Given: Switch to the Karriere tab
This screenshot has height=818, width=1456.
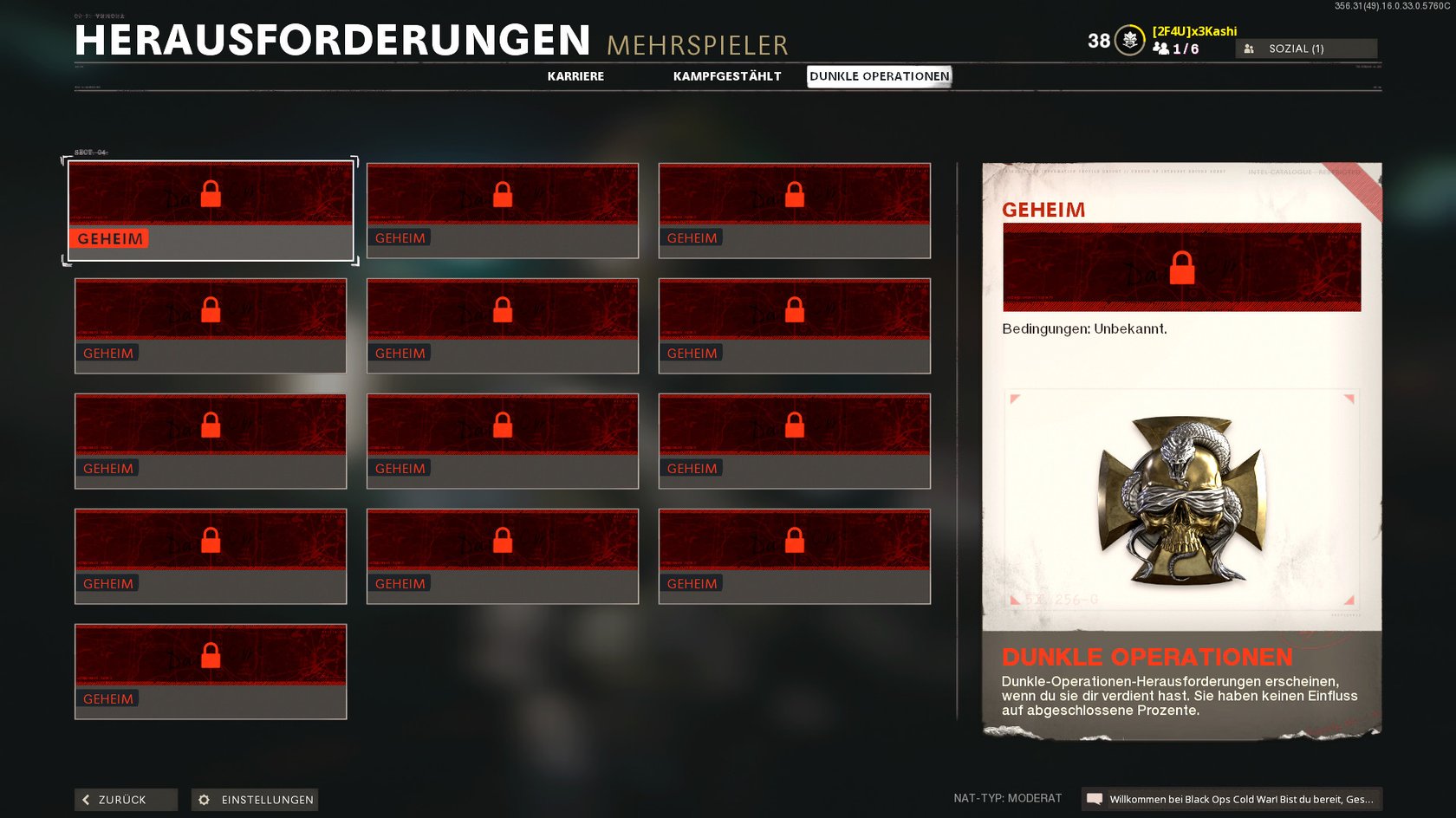Looking at the screenshot, I should click(575, 76).
